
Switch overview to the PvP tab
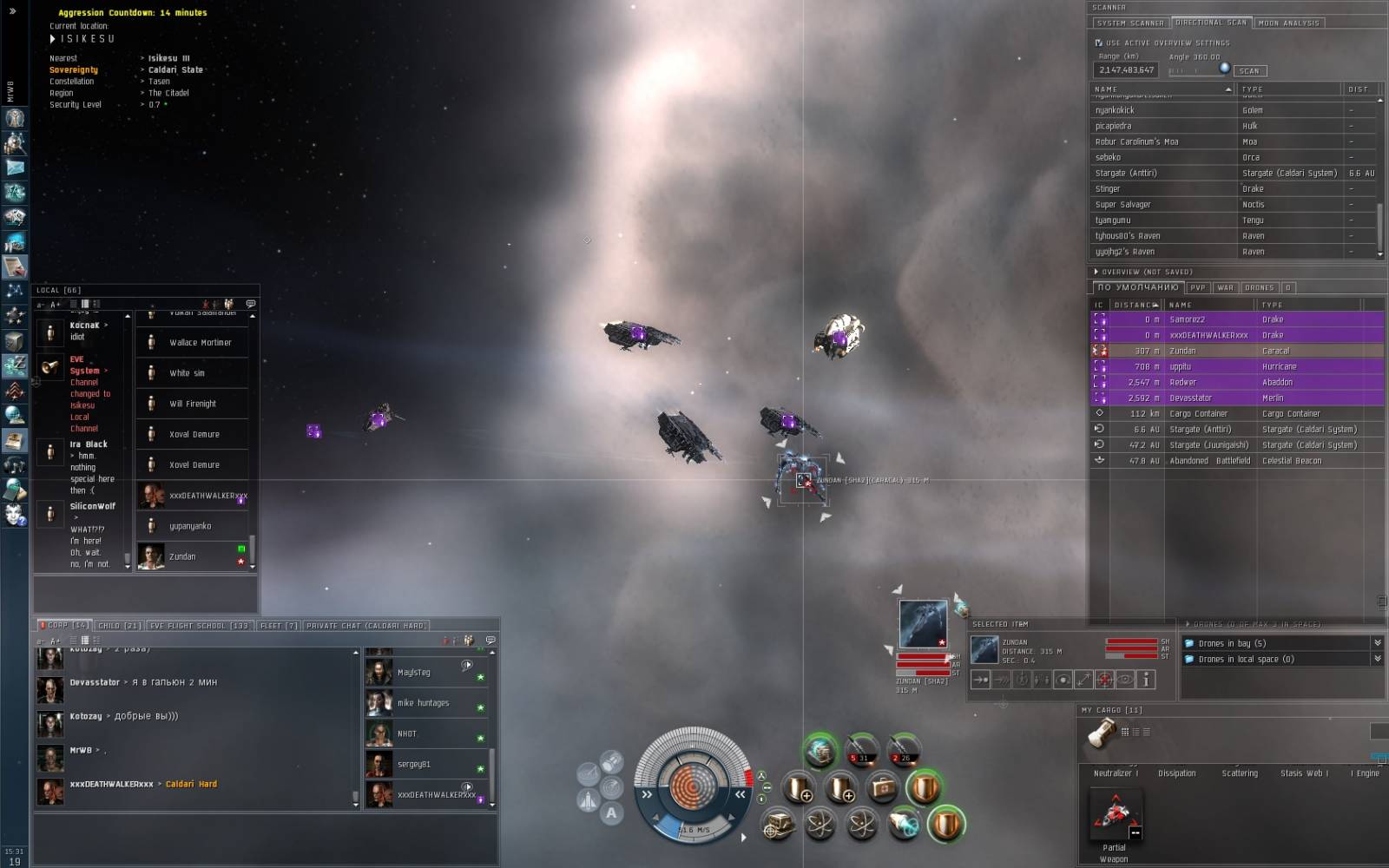(1198, 287)
